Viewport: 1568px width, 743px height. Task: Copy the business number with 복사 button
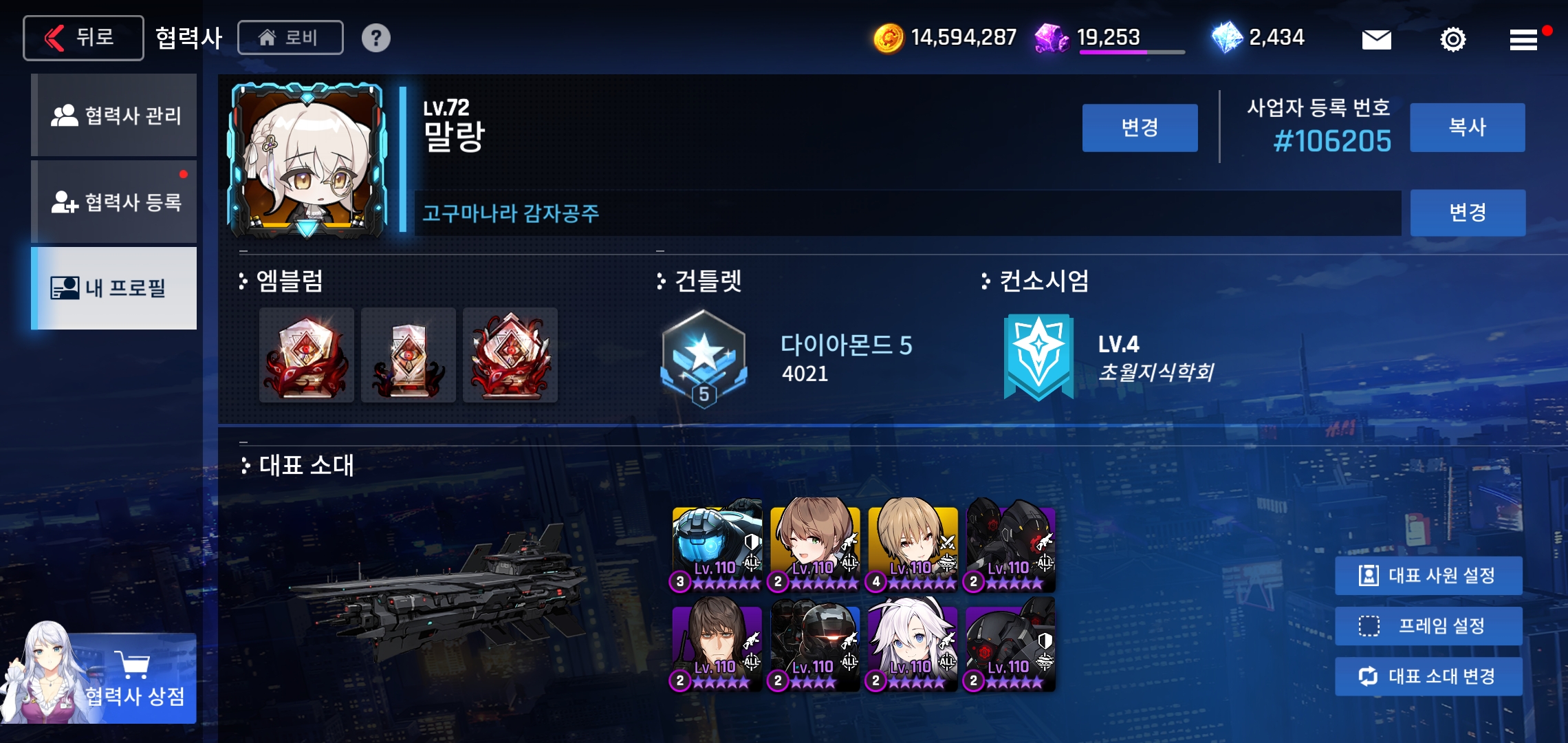(x=1467, y=127)
